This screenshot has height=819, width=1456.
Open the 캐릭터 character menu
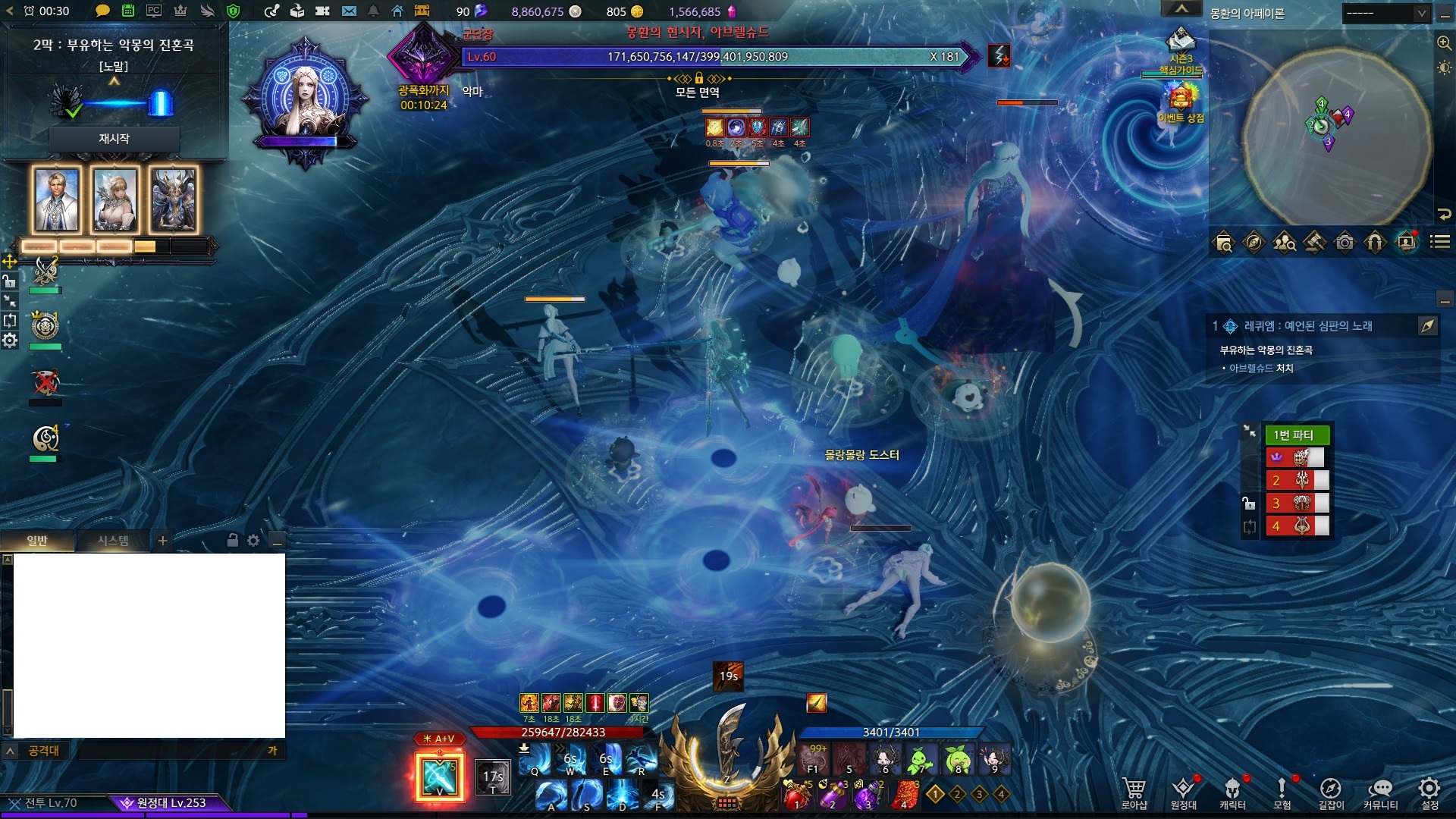tap(1232, 792)
